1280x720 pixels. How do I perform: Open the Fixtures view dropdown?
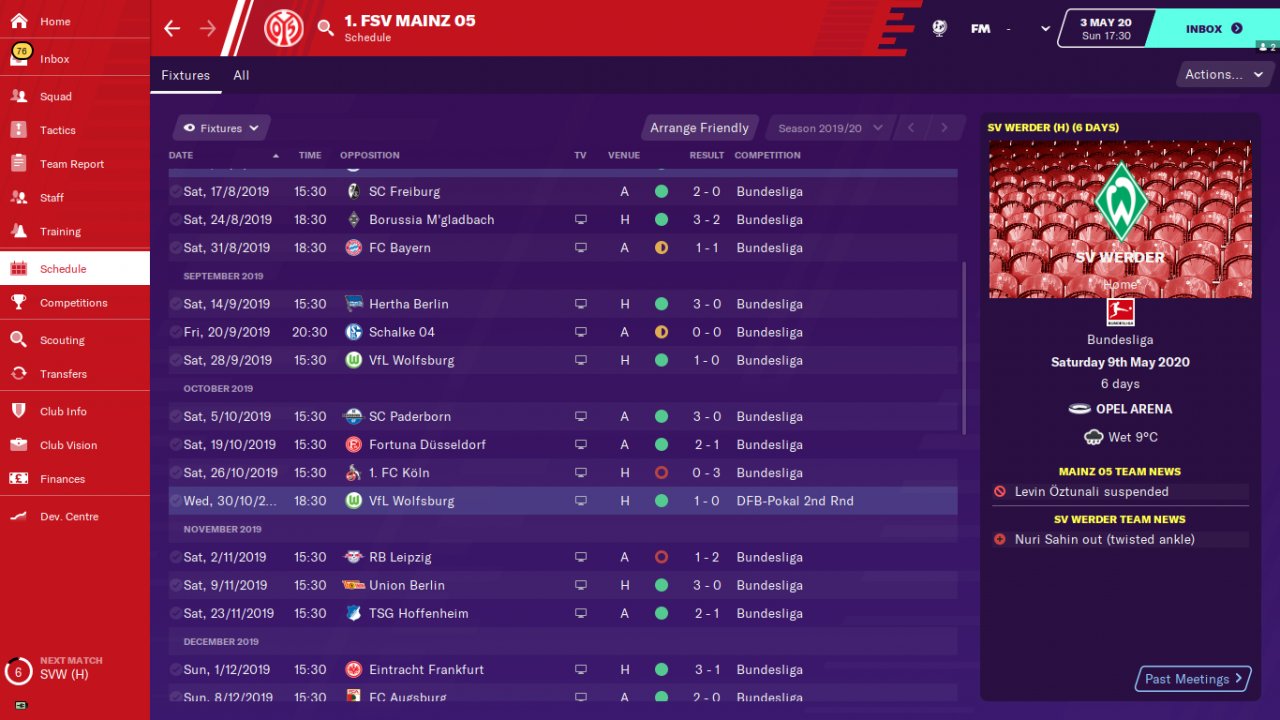click(222, 128)
